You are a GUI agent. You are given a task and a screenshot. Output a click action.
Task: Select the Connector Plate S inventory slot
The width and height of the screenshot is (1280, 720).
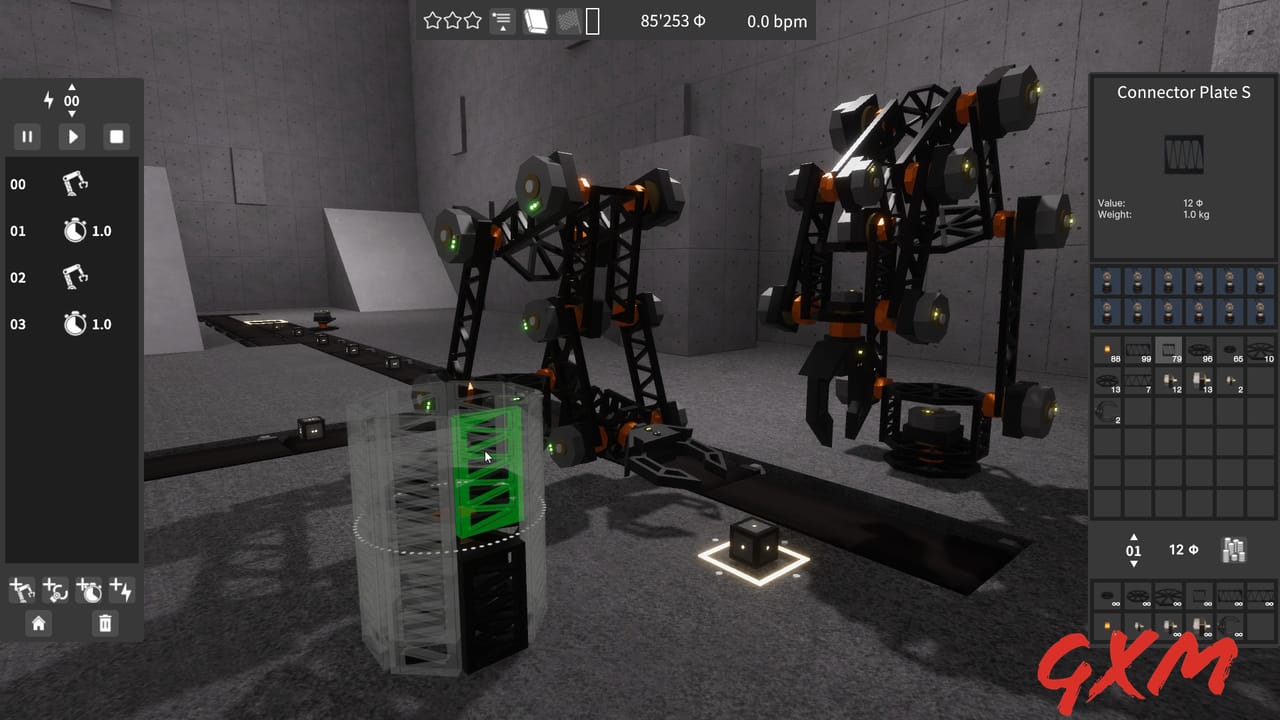coord(1168,350)
